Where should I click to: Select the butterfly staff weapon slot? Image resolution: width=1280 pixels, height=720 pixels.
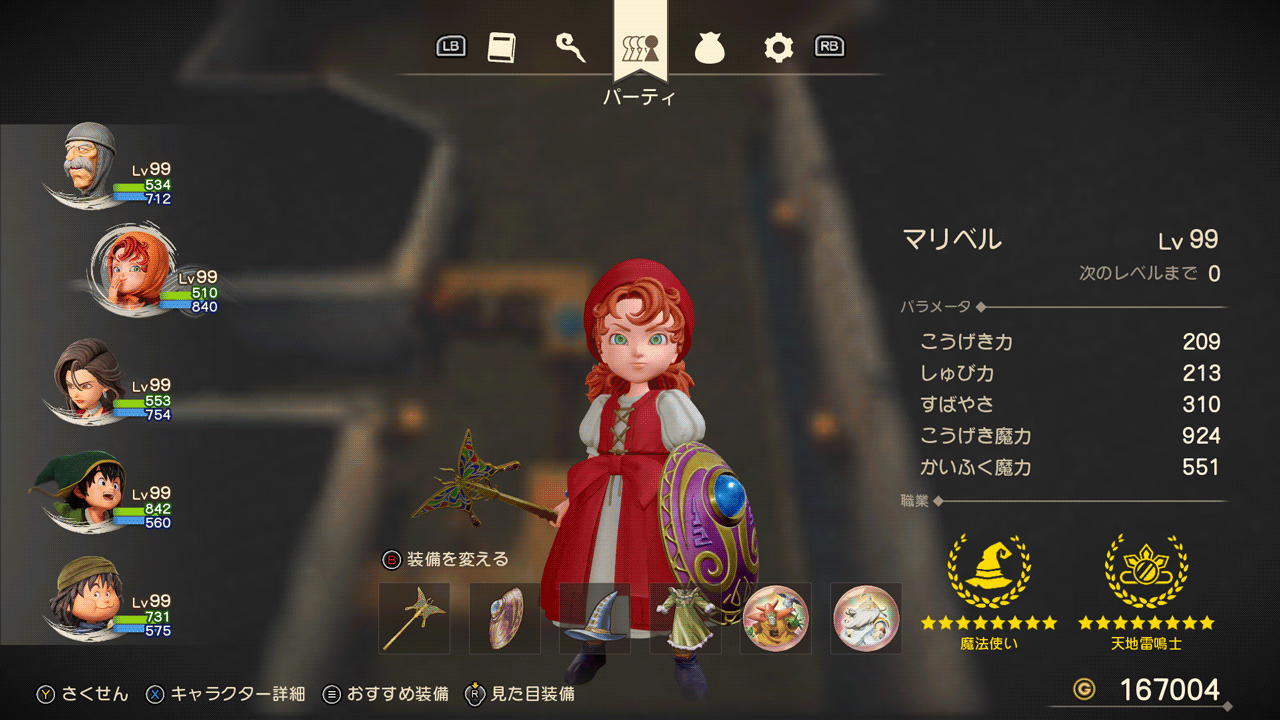click(414, 618)
